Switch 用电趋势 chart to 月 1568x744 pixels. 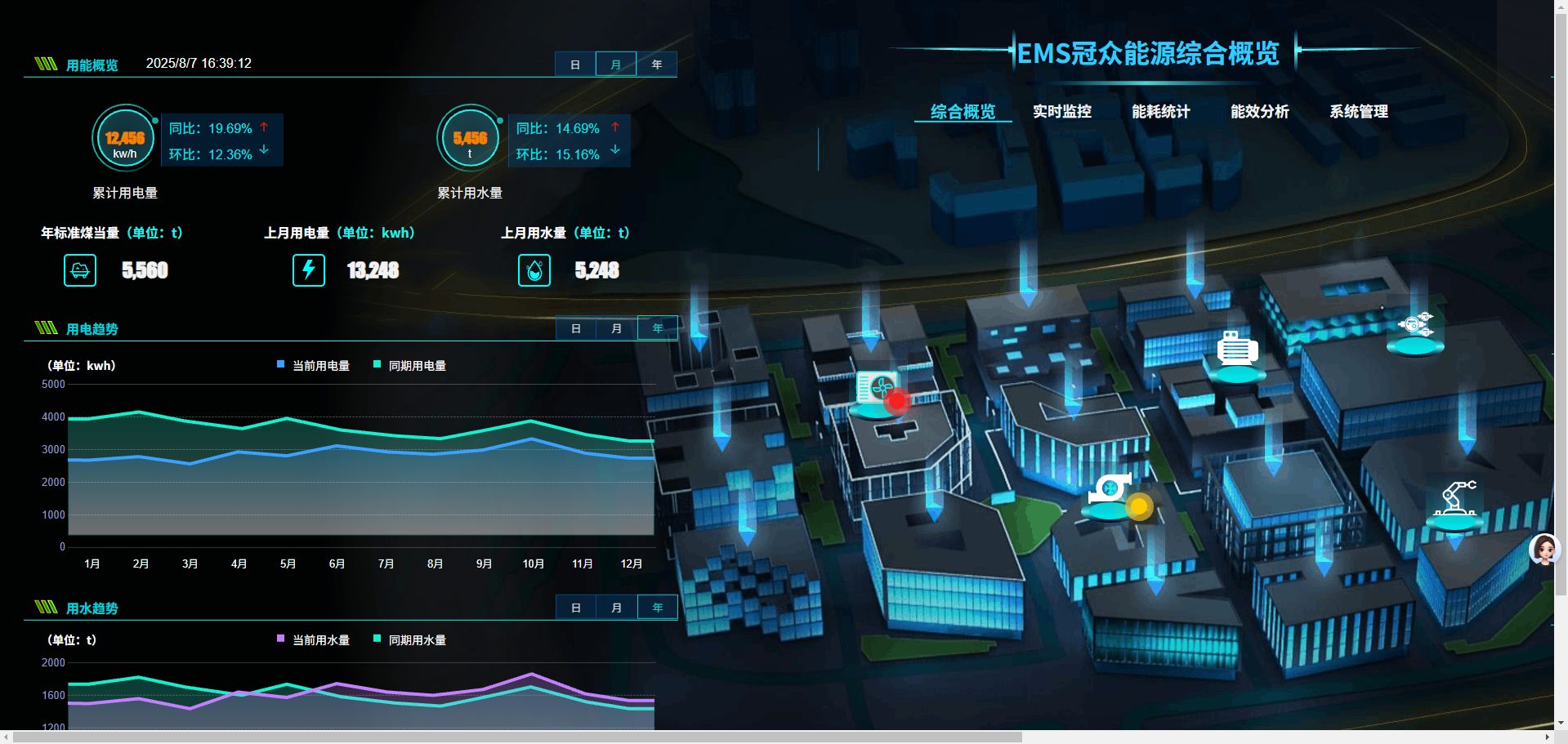point(617,328)
